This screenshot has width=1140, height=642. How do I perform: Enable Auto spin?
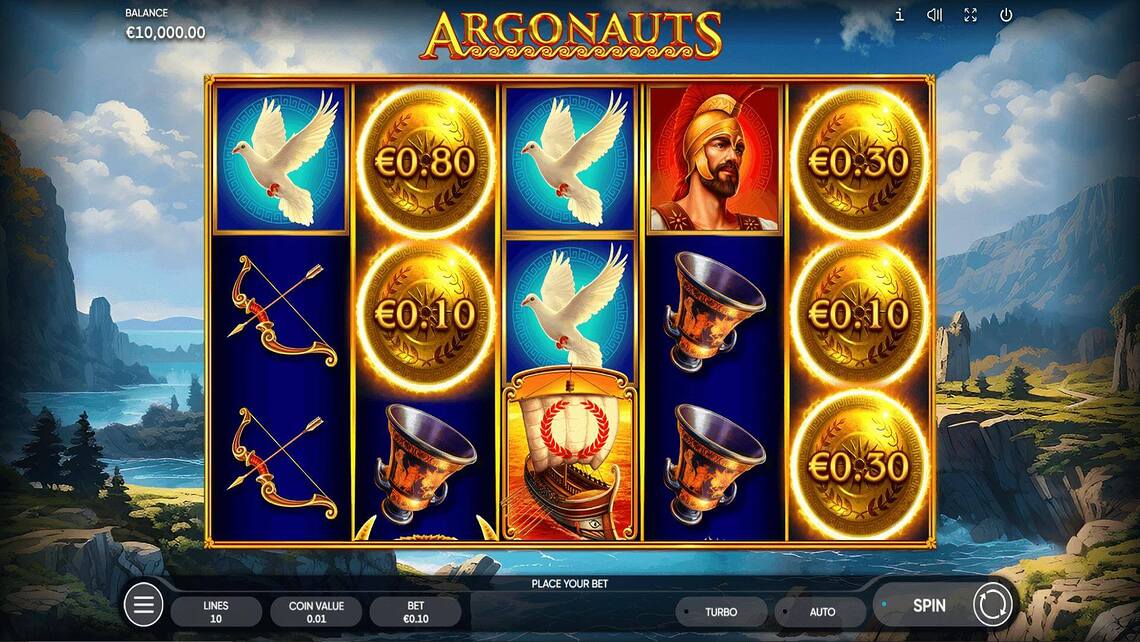click(x=822, y=612)
